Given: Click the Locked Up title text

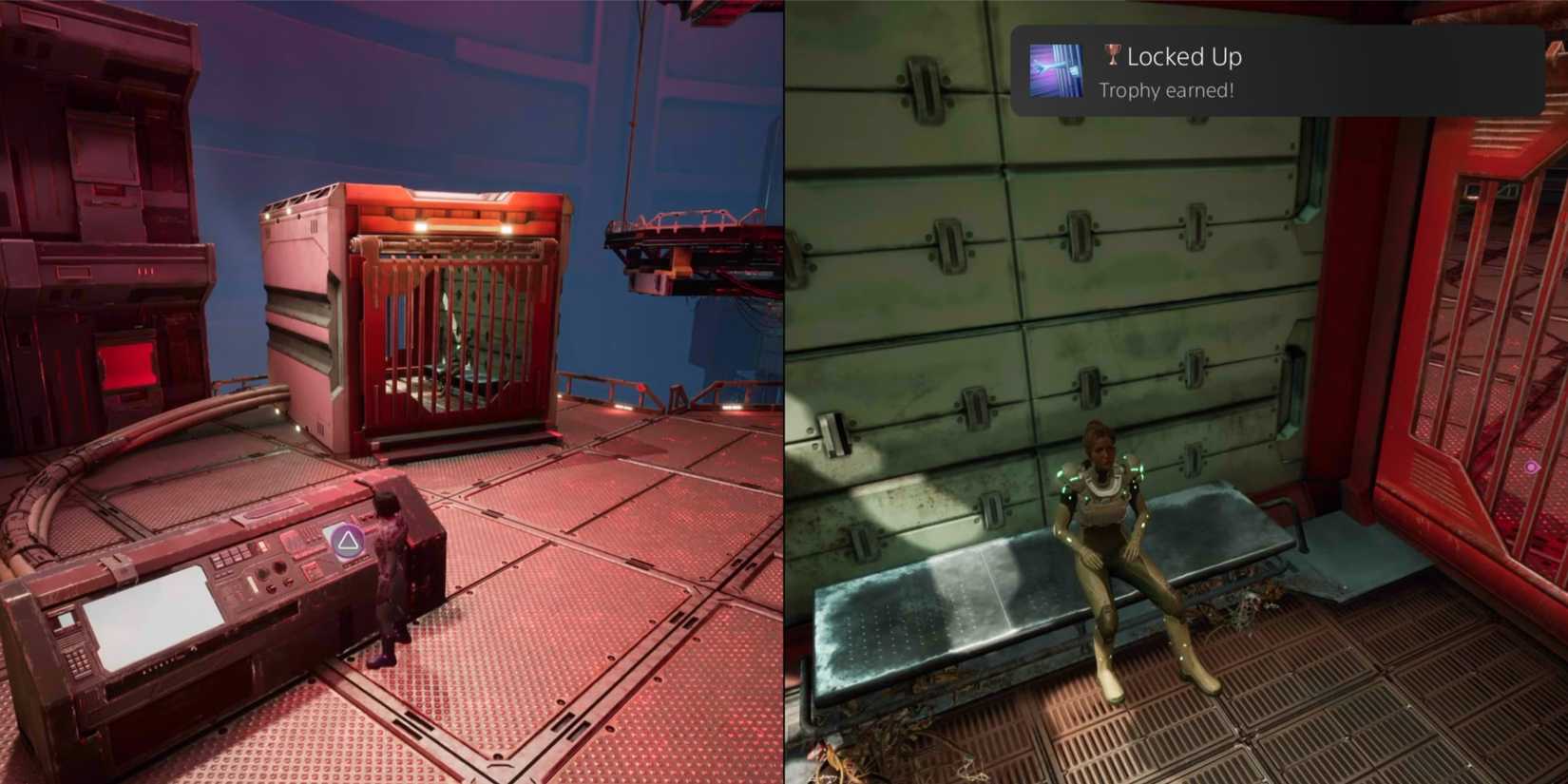Looking at the screenshot, I should pos(1183,56).
